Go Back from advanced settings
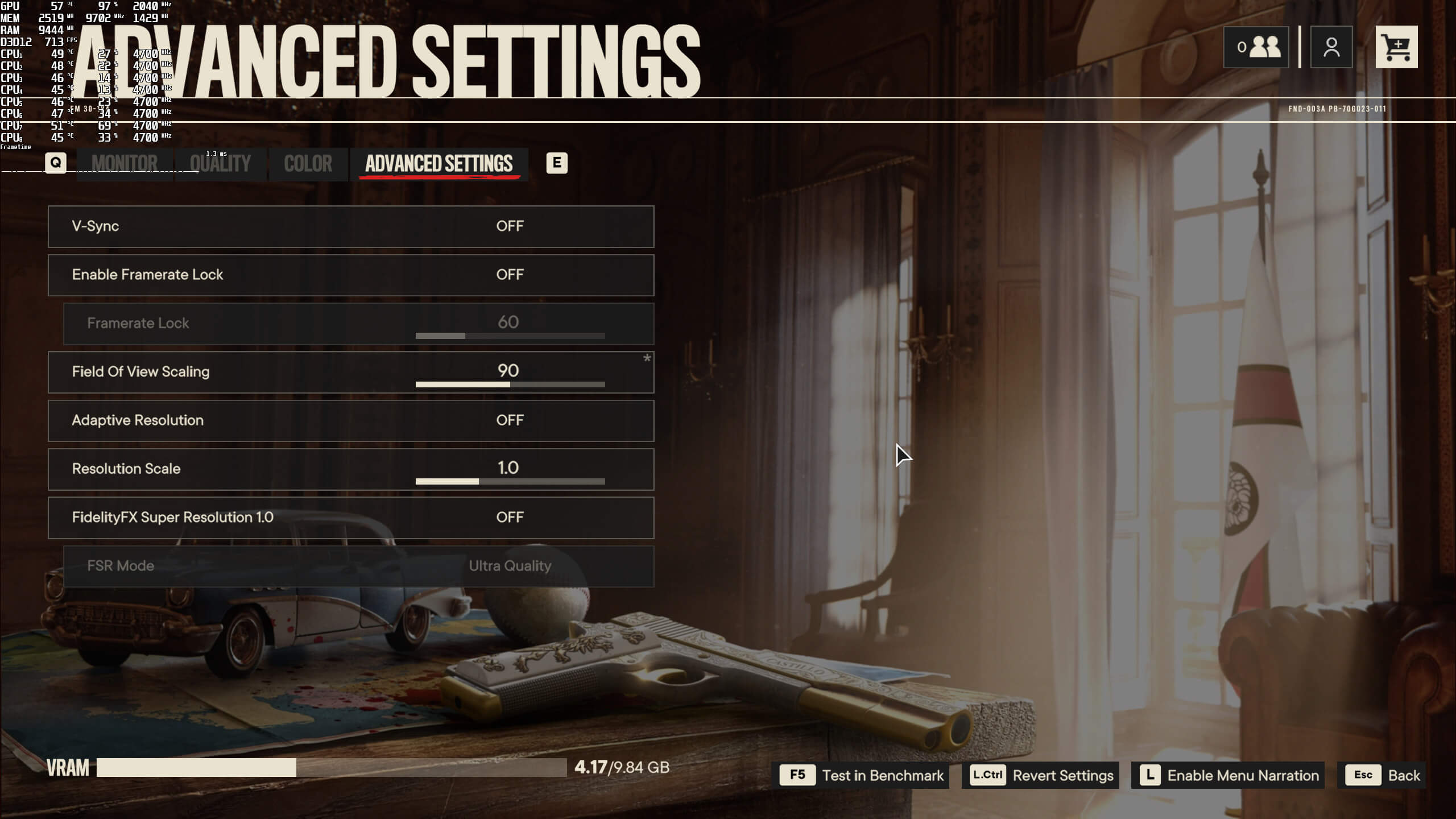This screenshot has width=1456, height=819. pos(1384,775)
